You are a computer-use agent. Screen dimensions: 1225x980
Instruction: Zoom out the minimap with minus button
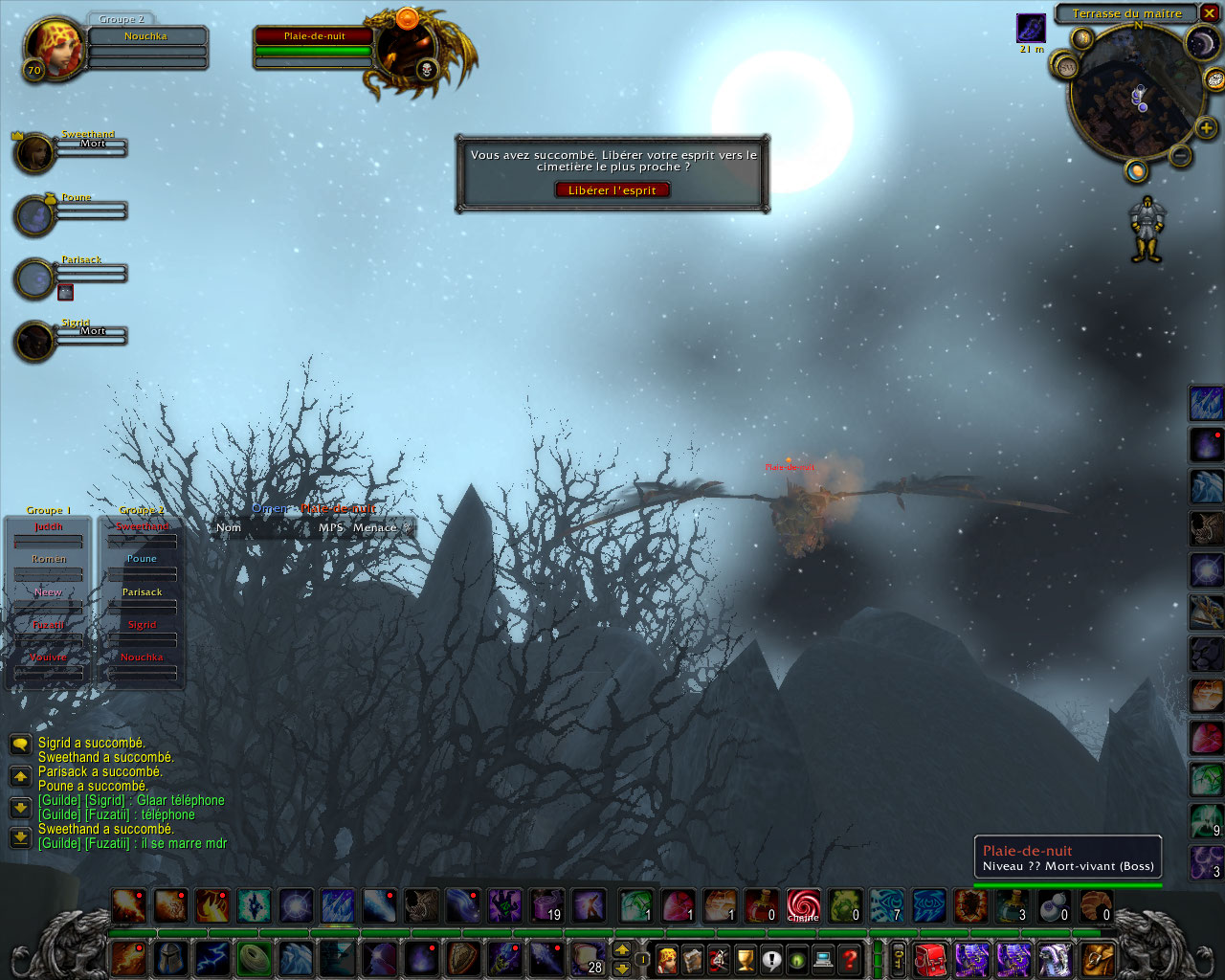pyautogui.click(x=1180, y=154)
